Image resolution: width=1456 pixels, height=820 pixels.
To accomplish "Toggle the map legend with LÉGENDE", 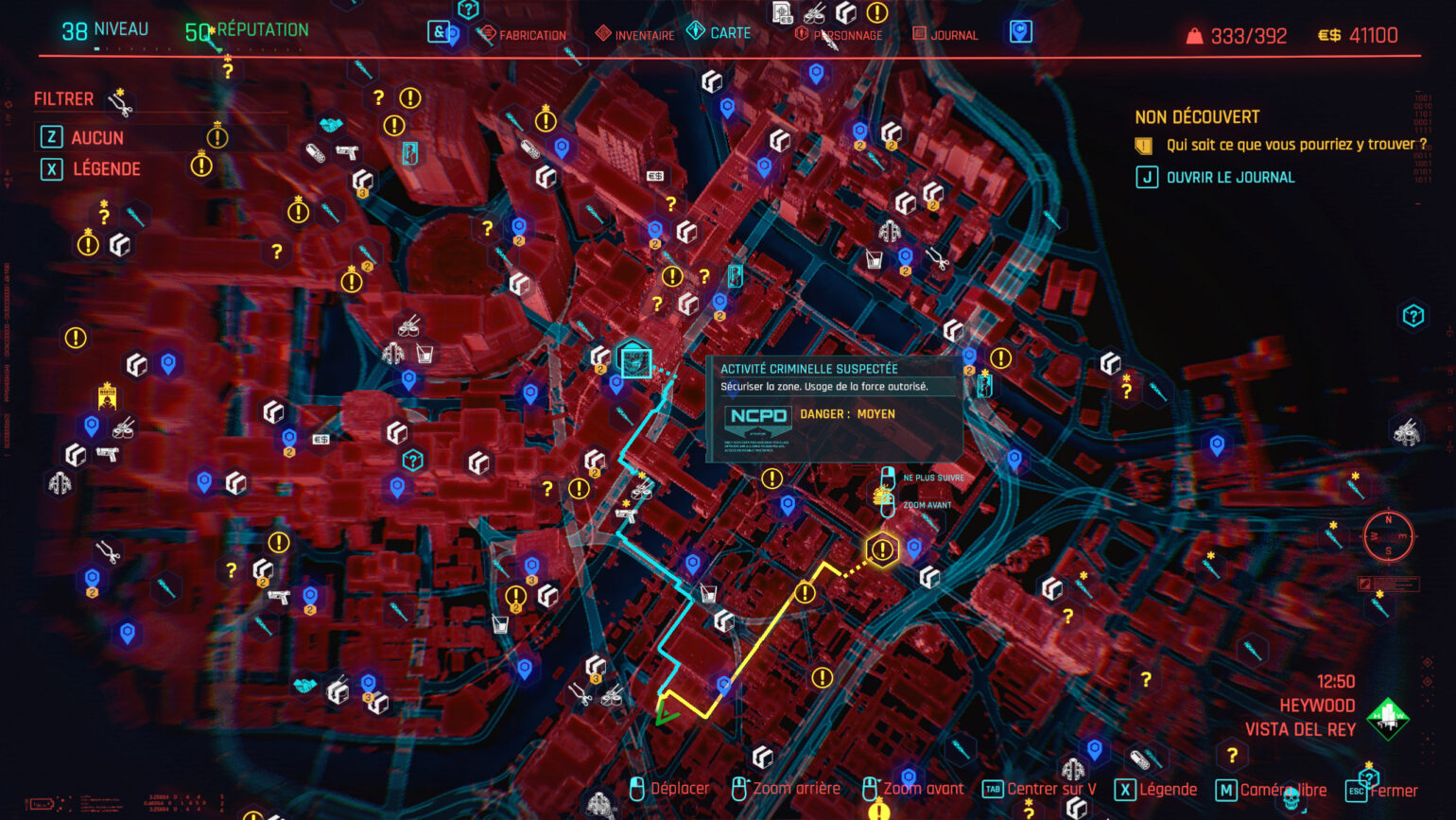I will (104, 169).
